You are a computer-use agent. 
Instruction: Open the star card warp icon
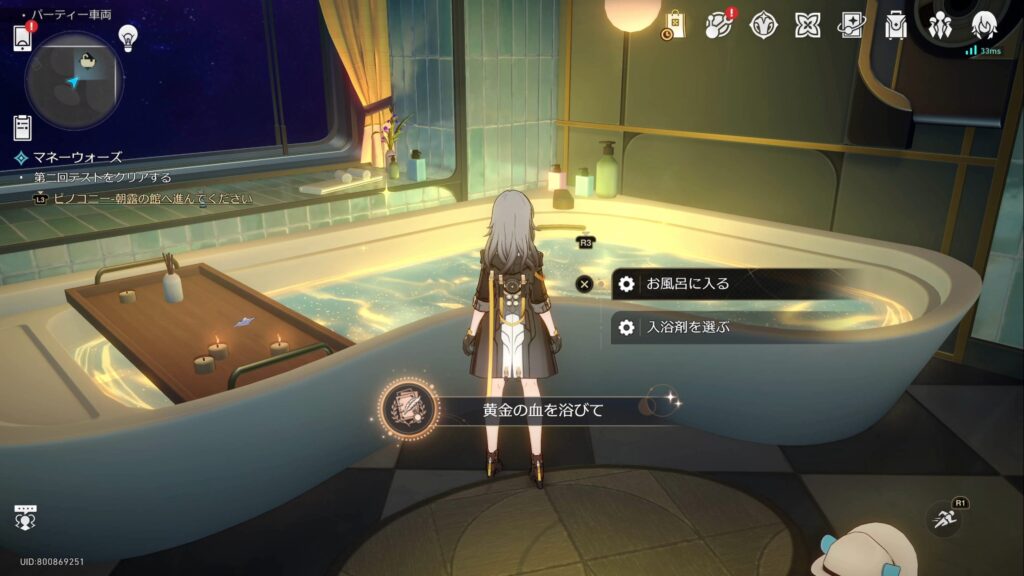[852, 25]
